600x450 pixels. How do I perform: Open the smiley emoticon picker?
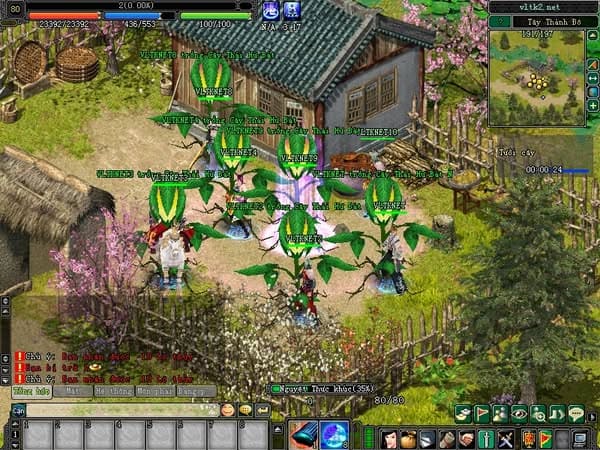point(229,409)
